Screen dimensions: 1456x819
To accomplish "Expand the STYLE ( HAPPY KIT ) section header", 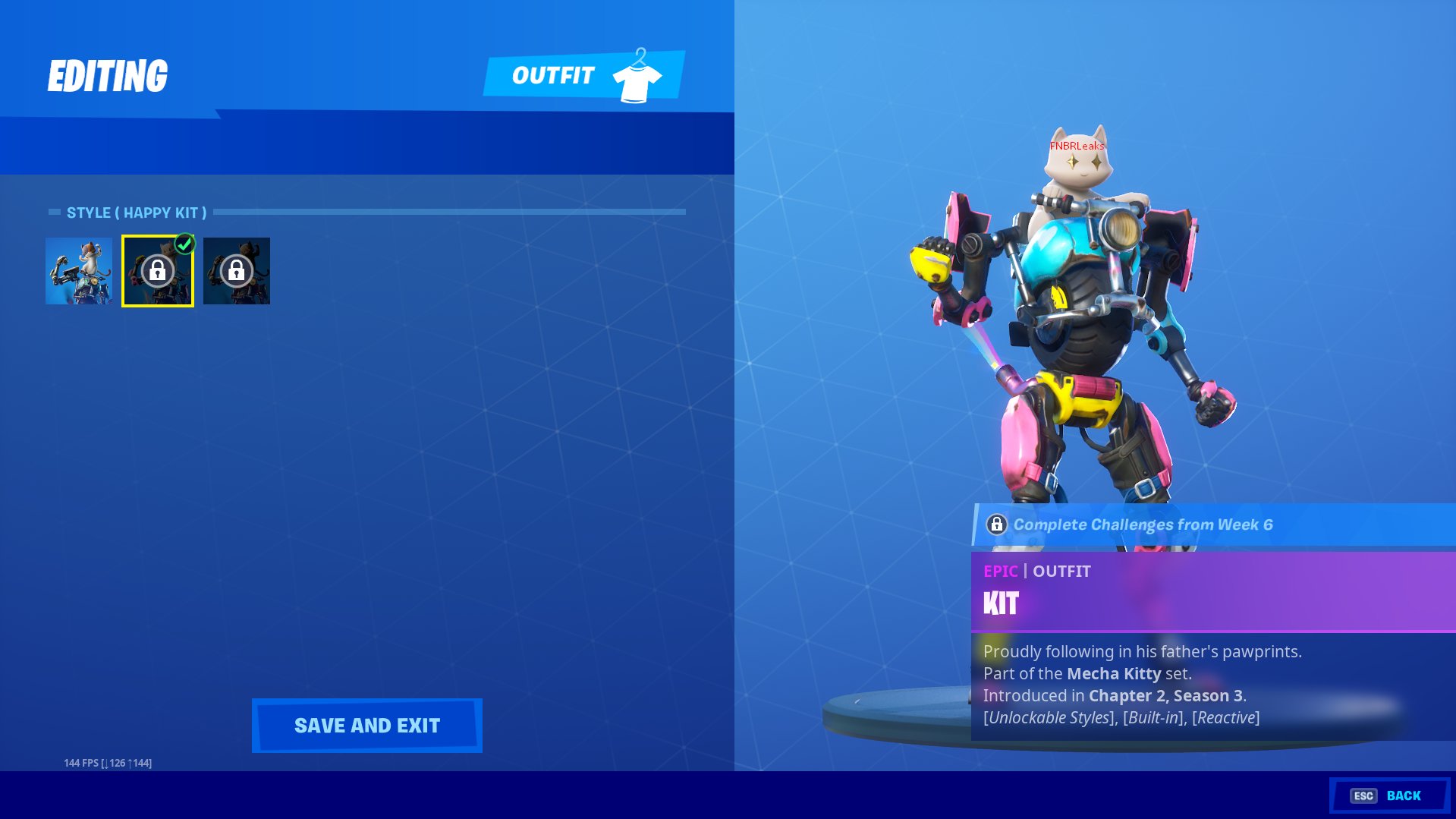I will [x=137, y=213].
